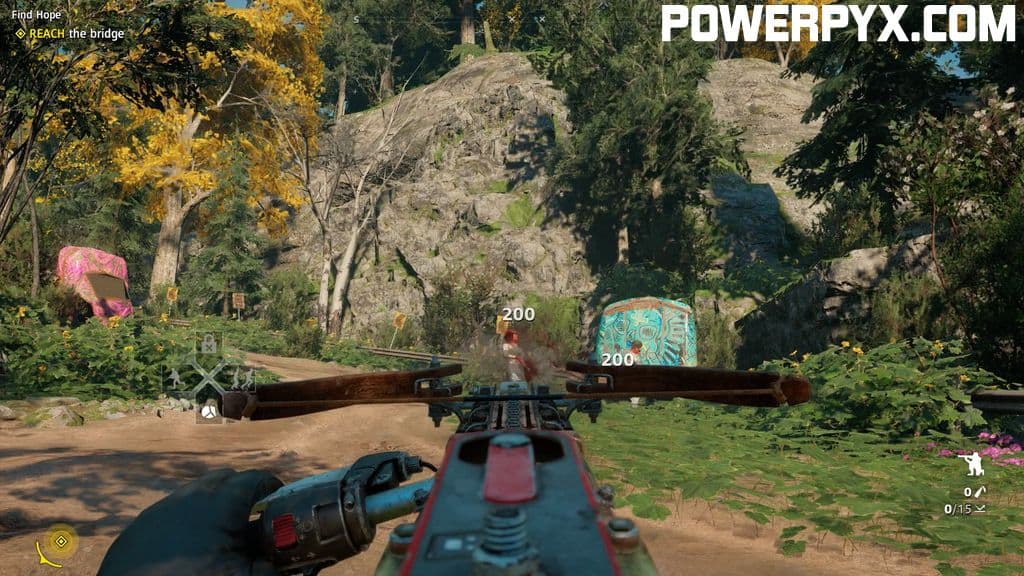Select the yellow diamond objective marker
Viewport: 1024px width, 576px height.
coord(61,541)
